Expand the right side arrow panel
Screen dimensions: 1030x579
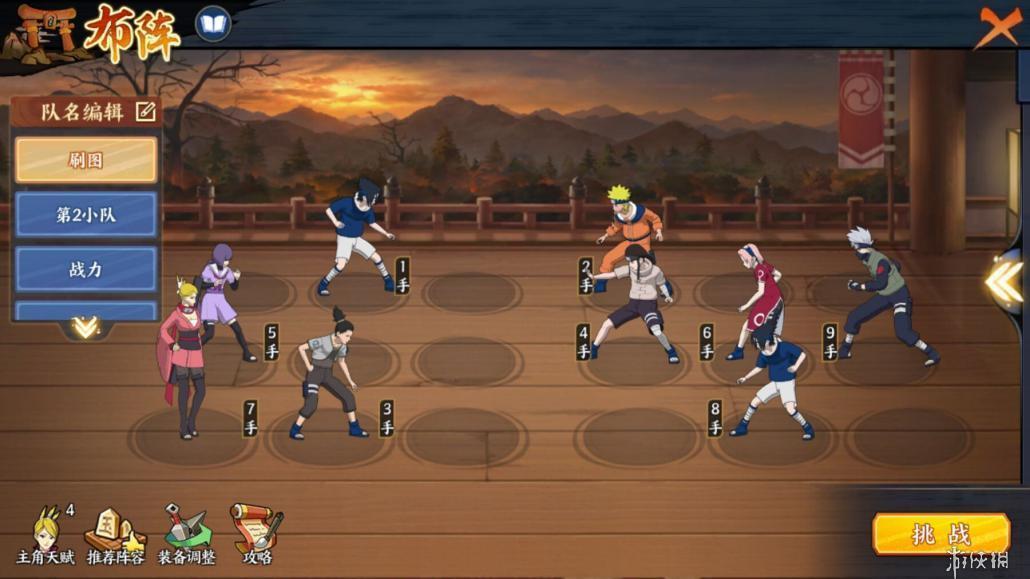[1003, 282]
